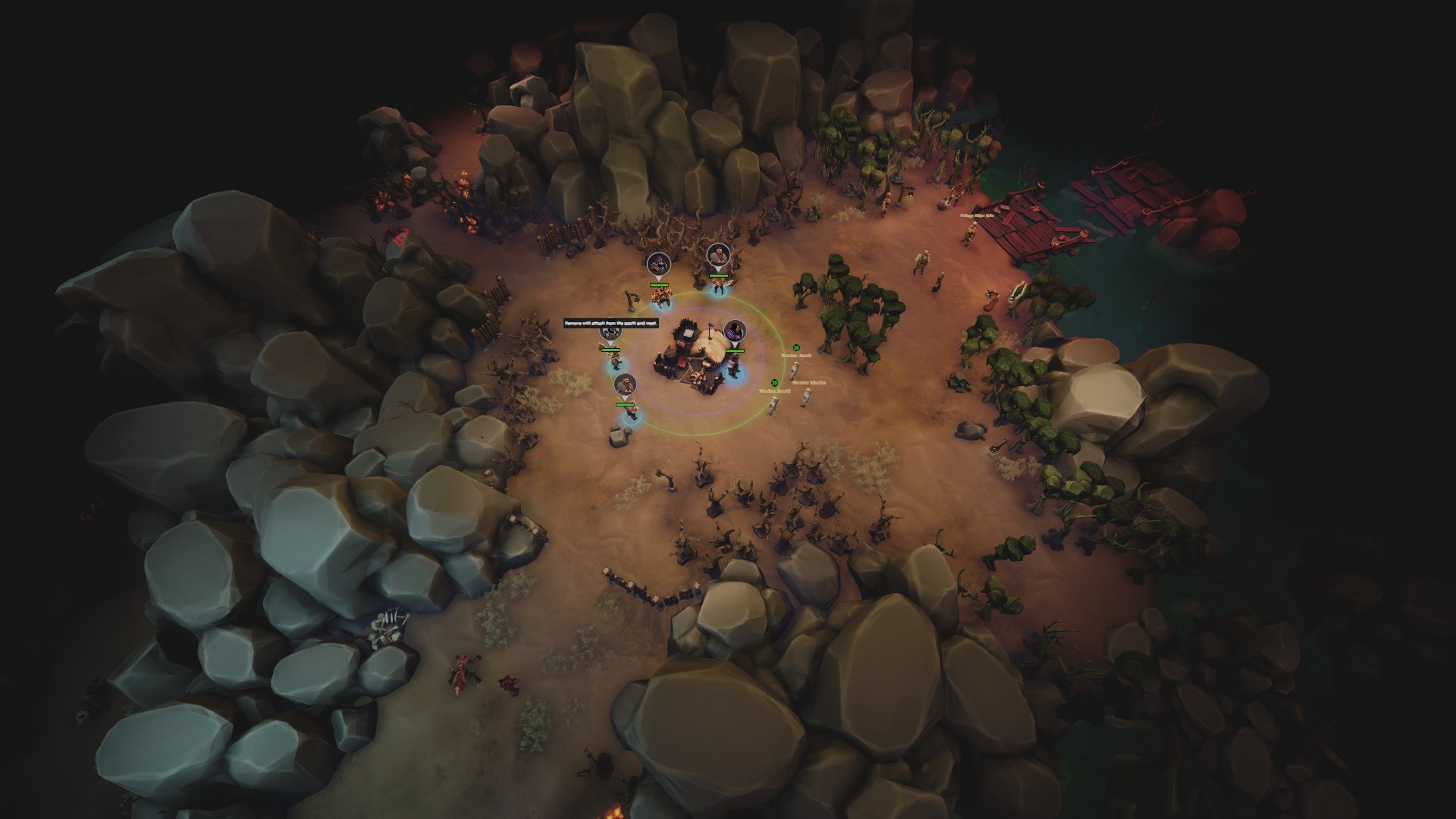Select the stone golem unit portrait on the left
Image resolution: width=1456 pixels, height=819 pixels.
pos(610,333)
